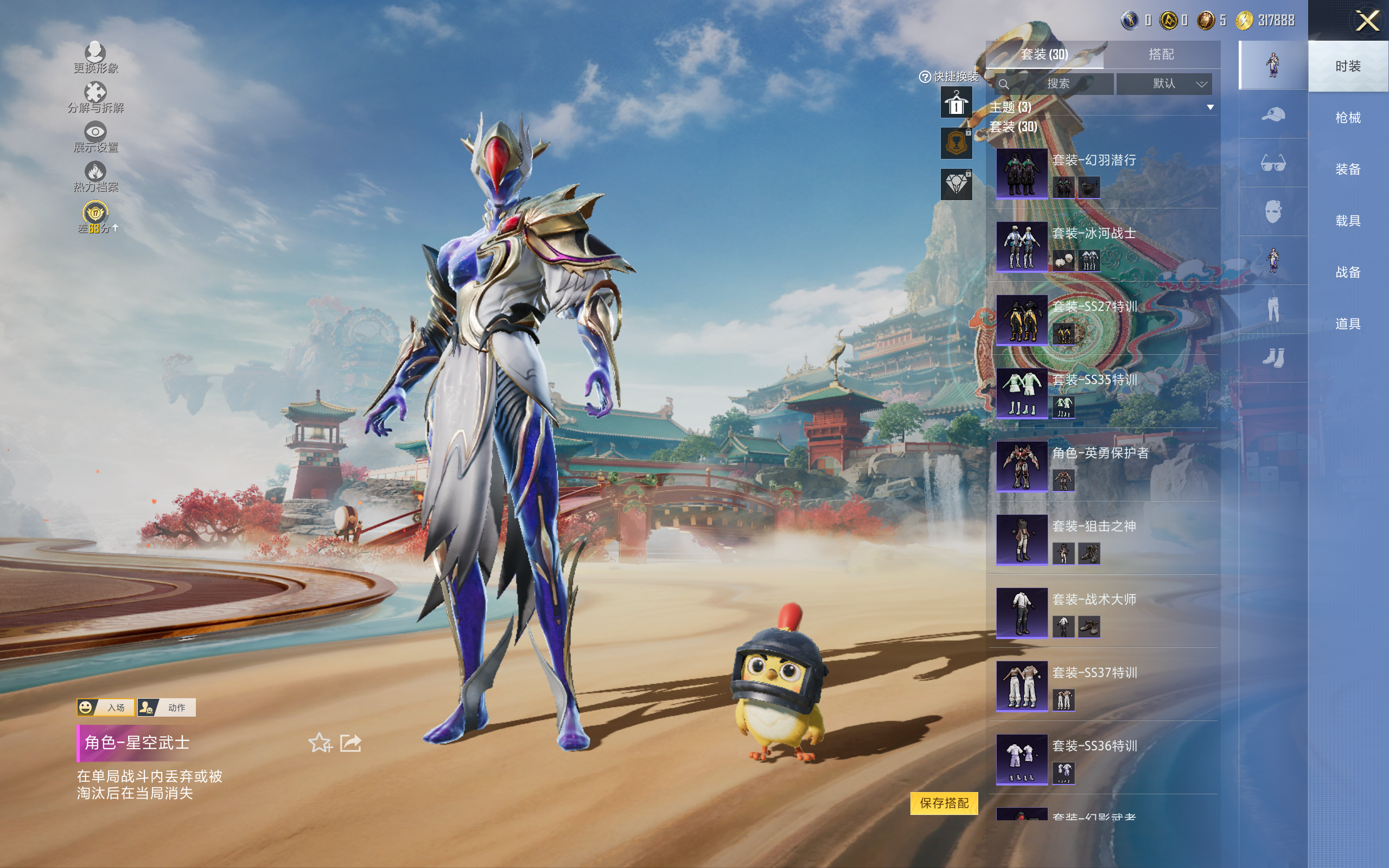Open the 枪械 category
The height and width of the screenshot is (868, 1389).
[x=1347, y=118]
